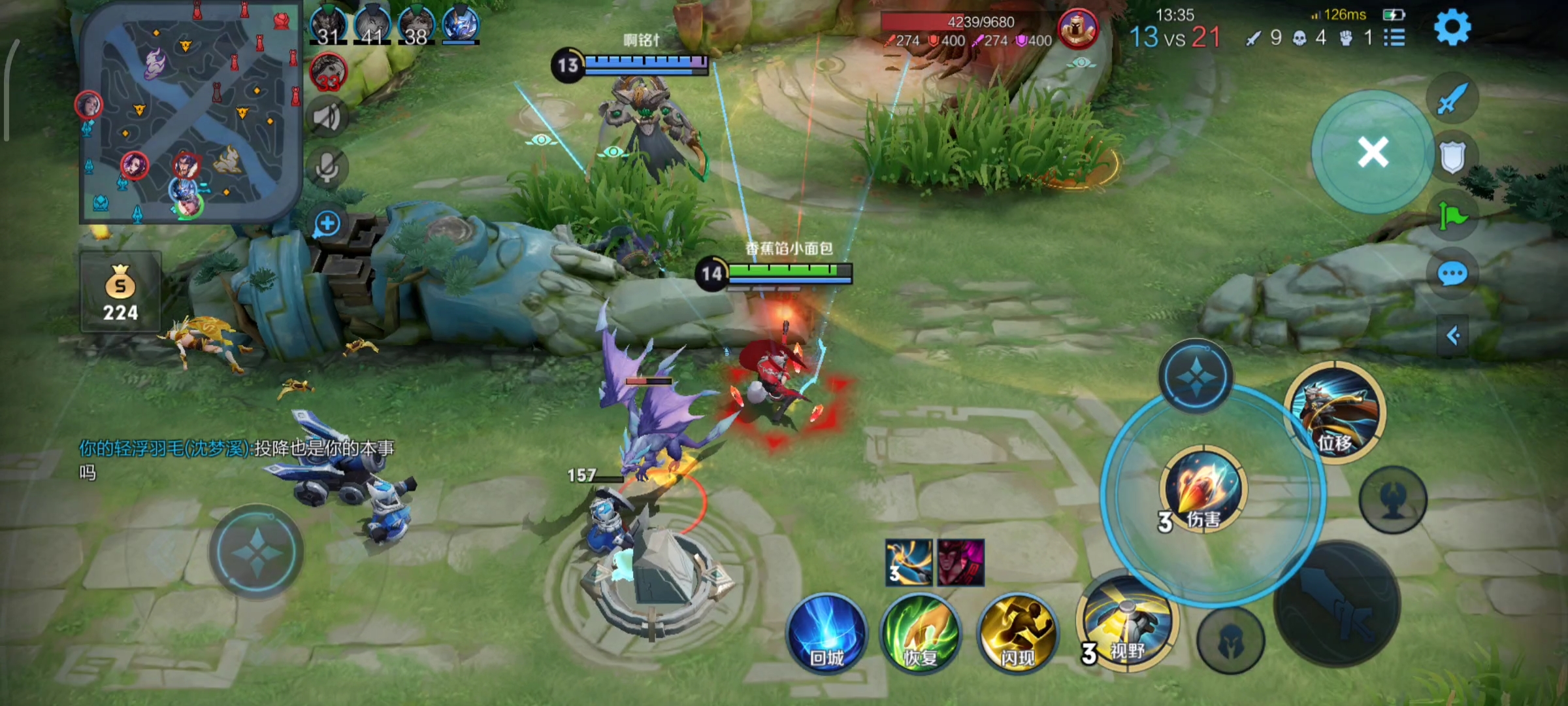The image size is (1568, 706).
Task: Use the 位移 dash skill
Action: [x=1335, y=413]
